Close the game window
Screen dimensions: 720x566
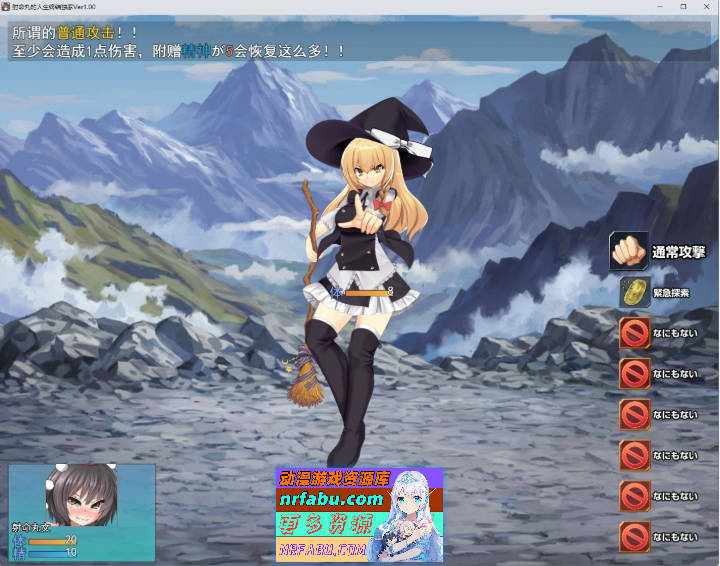pyautogui.click(x=707, y=6)
